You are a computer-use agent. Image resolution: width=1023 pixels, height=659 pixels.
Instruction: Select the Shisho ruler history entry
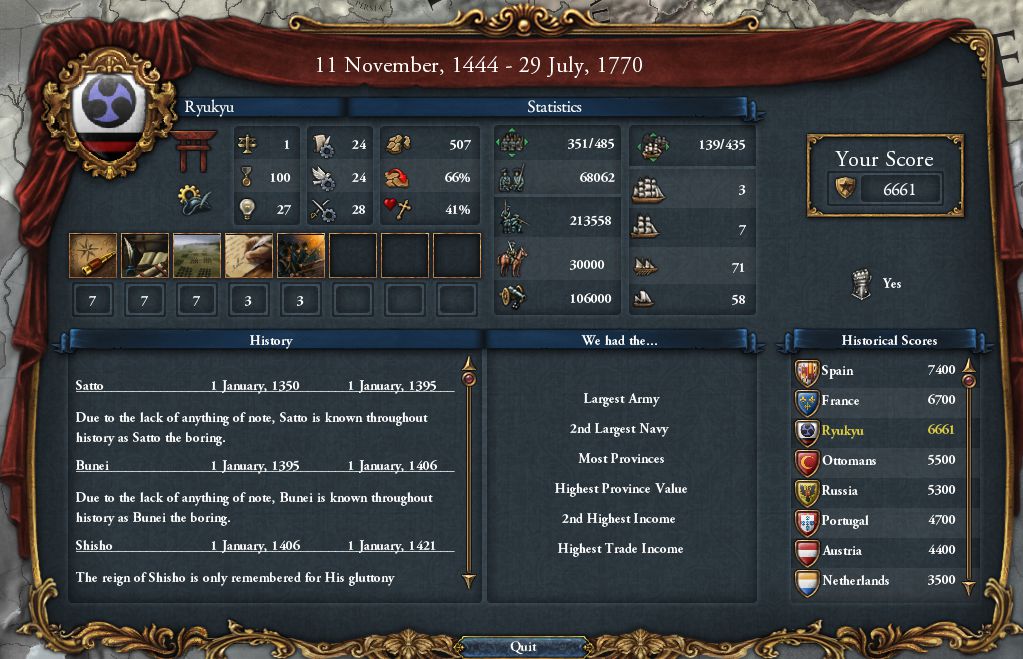(94, 546)
